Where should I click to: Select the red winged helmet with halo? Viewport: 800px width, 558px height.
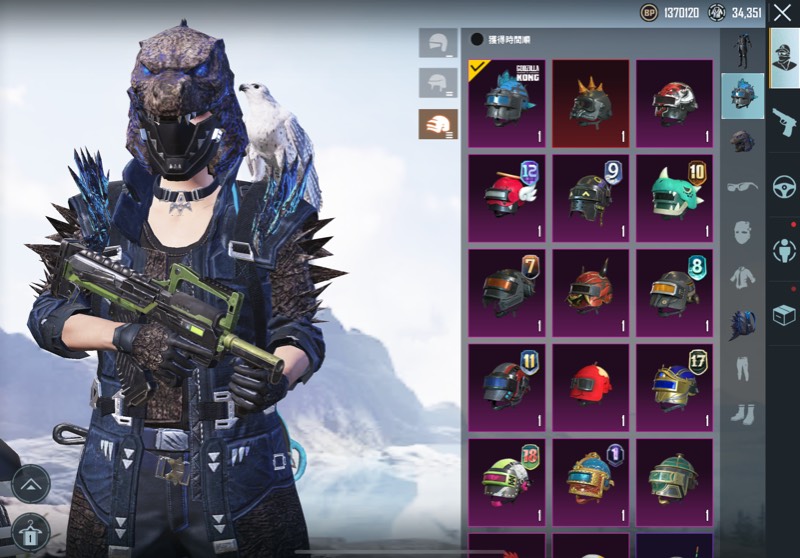pos(506,197)
